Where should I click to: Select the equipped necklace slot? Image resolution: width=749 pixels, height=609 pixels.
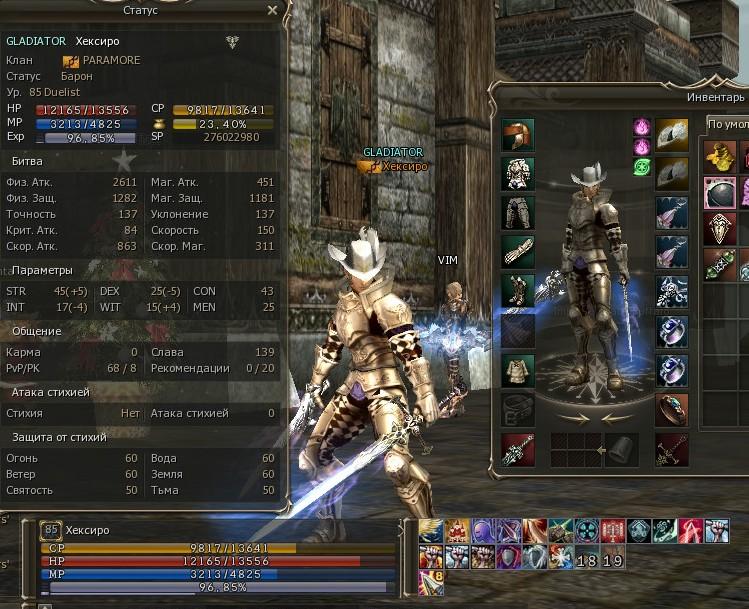(672, 291)
